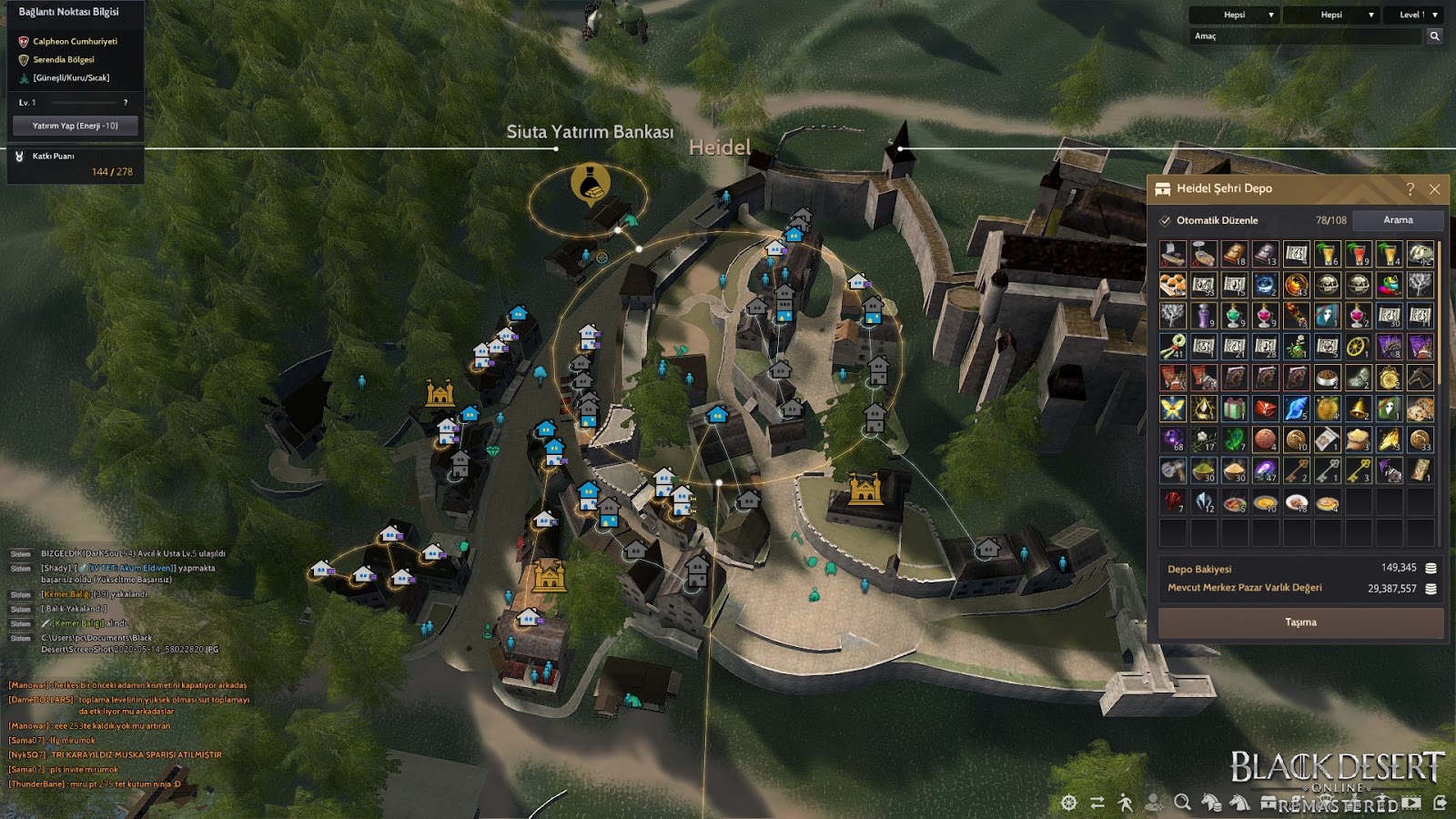Open the storage help question mark
This screenshot has width=1456, height=819.
pyautogui.click(x=1410, y=189)
